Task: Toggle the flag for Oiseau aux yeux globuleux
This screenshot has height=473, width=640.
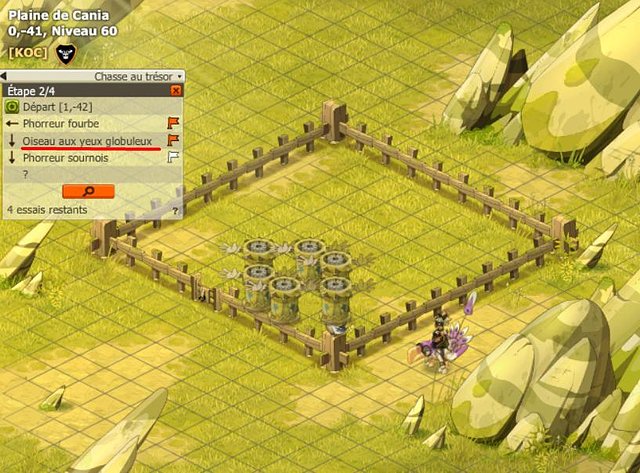Action: tap(173, 140)
